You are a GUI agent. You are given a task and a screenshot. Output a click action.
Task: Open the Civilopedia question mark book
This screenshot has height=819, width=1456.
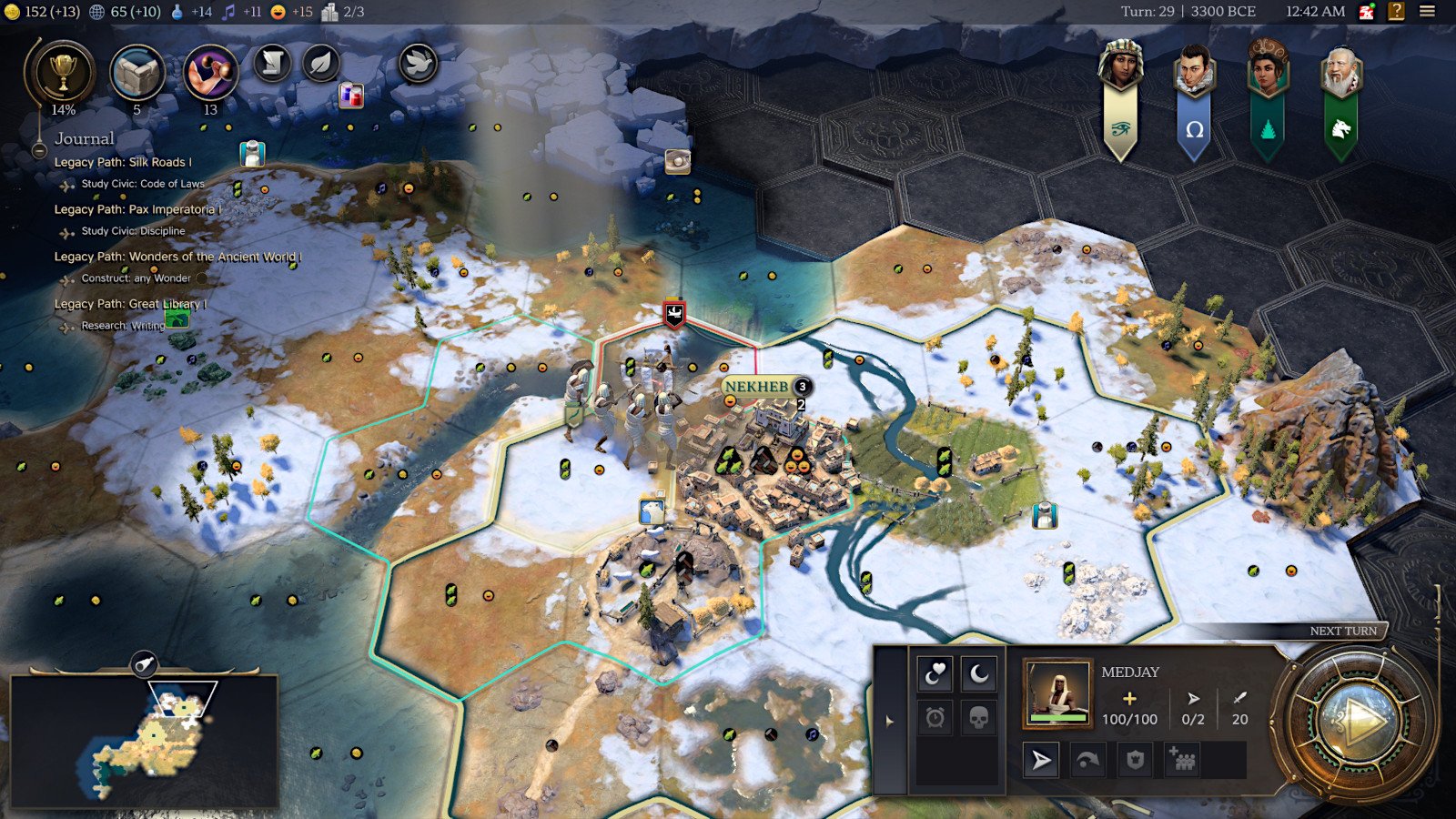click(x=1396, y=12)
